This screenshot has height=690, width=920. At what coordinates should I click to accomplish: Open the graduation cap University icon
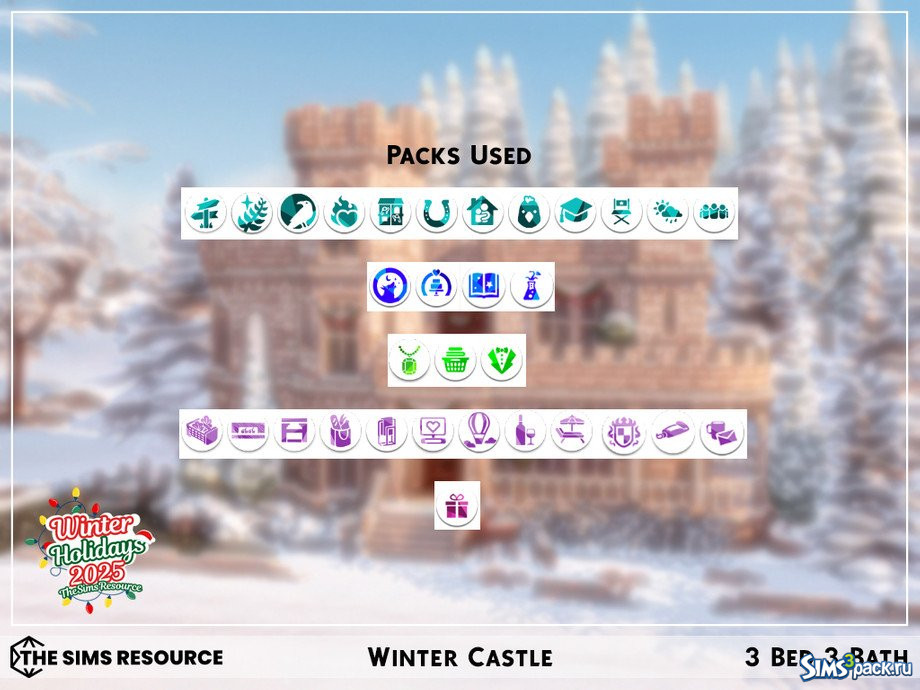pyautogui.click(x=575, y=214)
